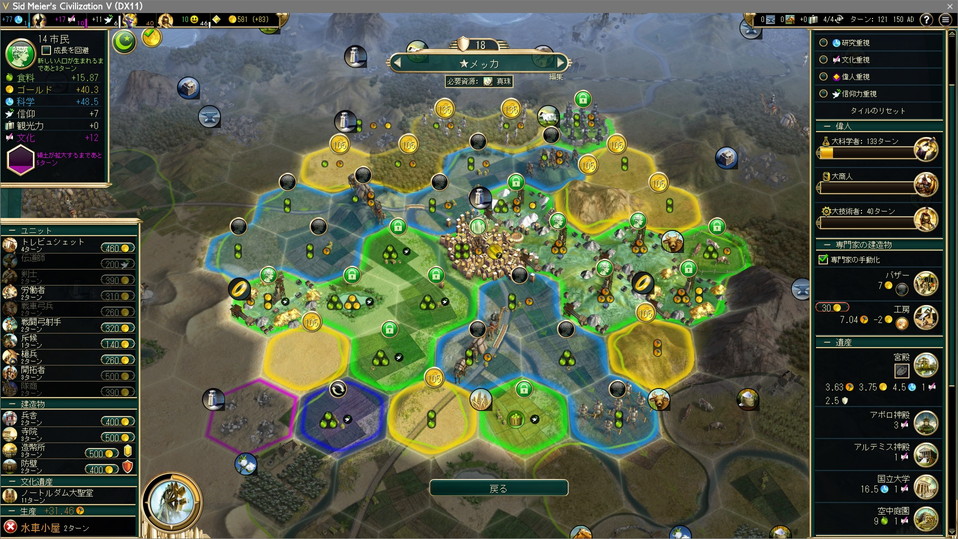The image size is (958, 539).
Task: Select 文化重視 (culture focus) option
Action: (x=824, y=60)
